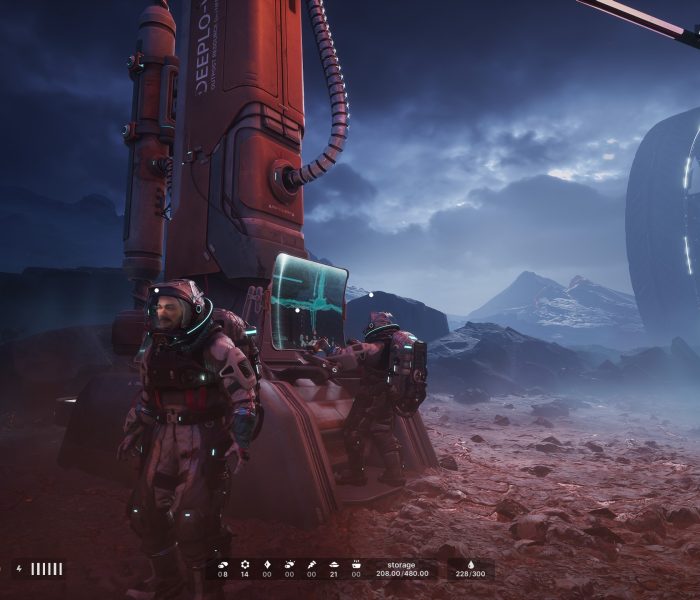Click the lightning bolt resource slot
Viewport: 700px width, 600px height.
311,564
